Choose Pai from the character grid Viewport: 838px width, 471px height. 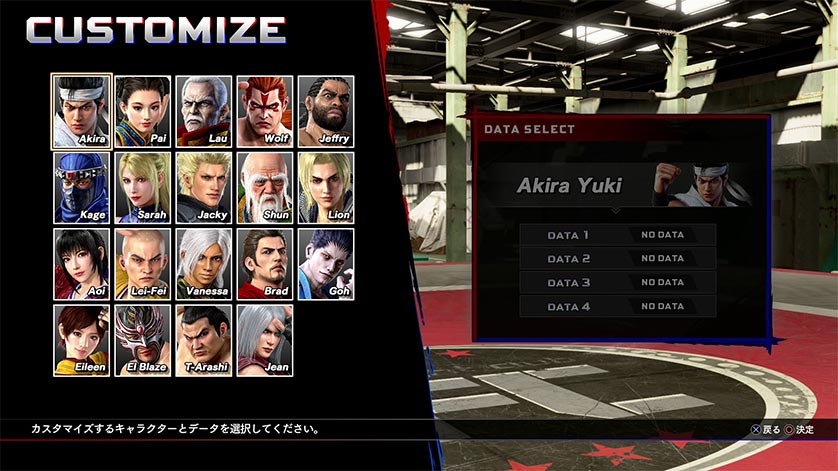tap(142, 111)
